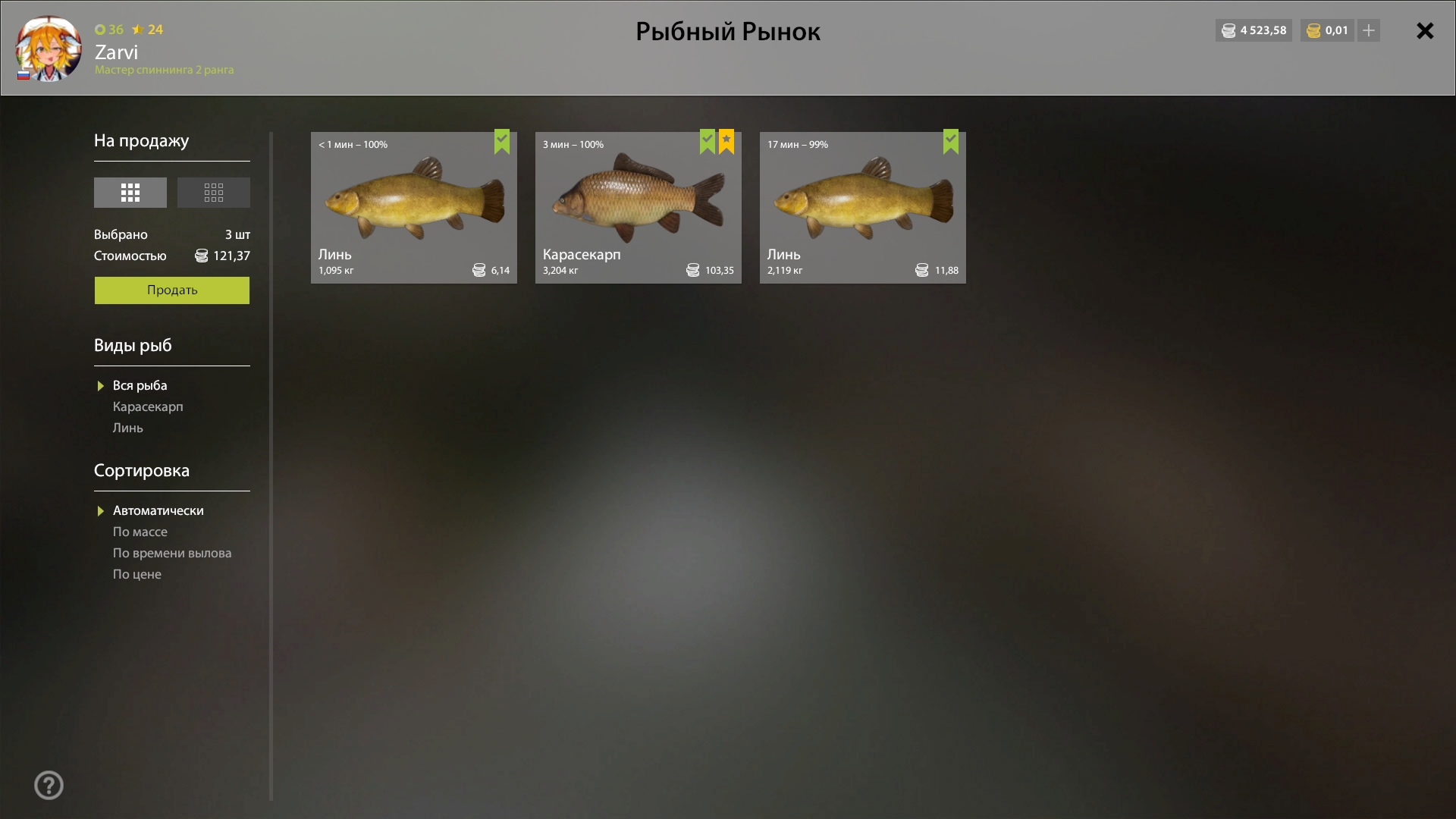Toggle the green checkmark on Карасекарп card

click(708, 141)
